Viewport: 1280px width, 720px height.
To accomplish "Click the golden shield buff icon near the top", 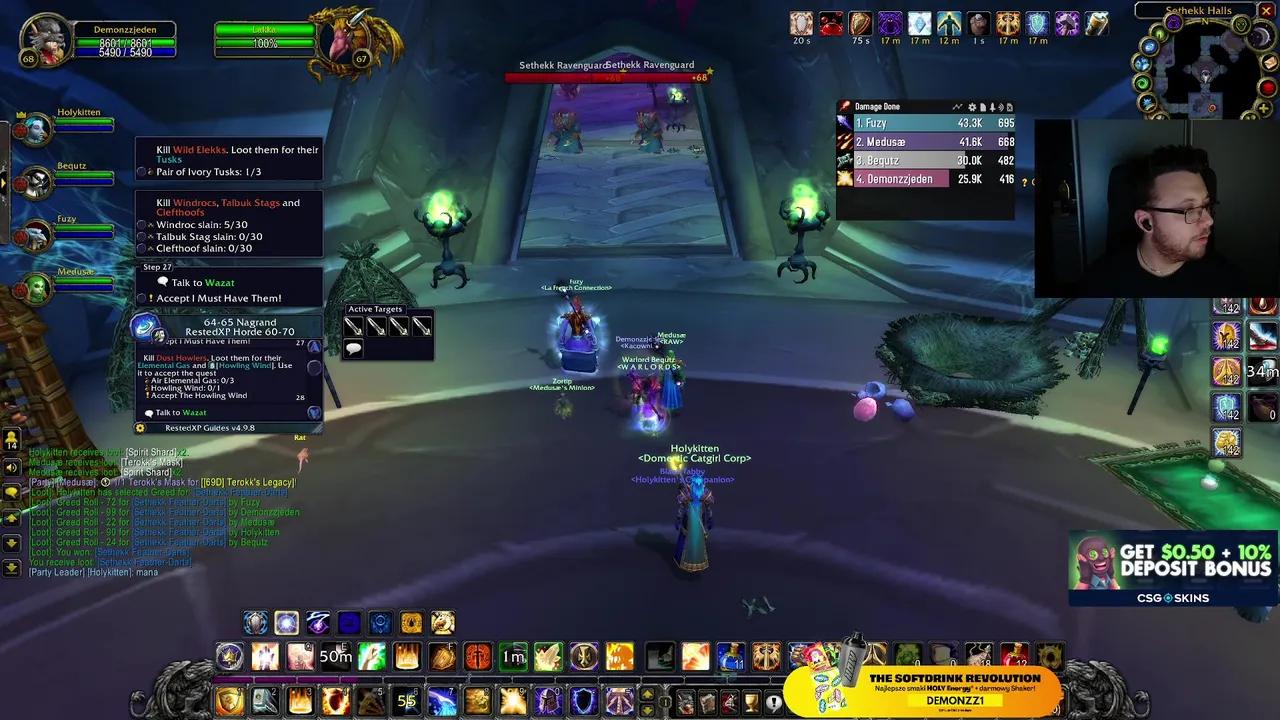I will (x=860, y=25).
